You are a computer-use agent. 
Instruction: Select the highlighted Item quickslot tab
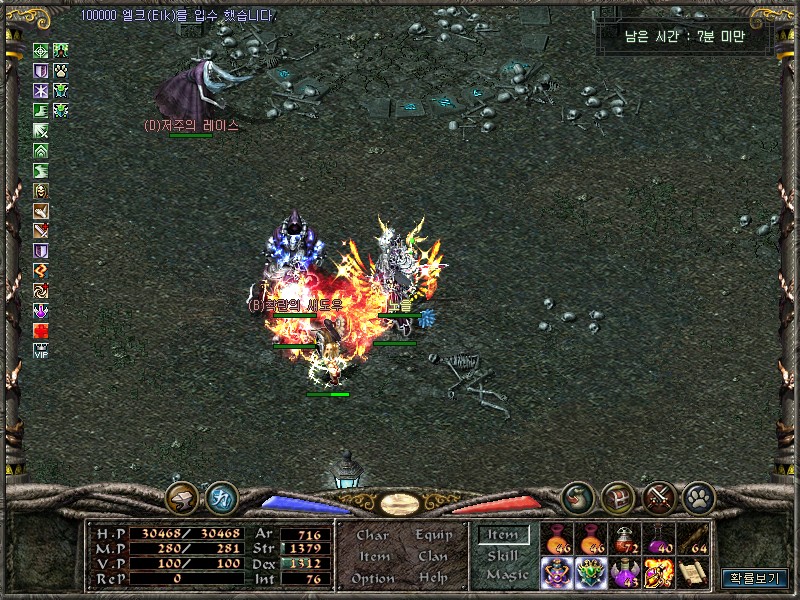click(502, 536)
